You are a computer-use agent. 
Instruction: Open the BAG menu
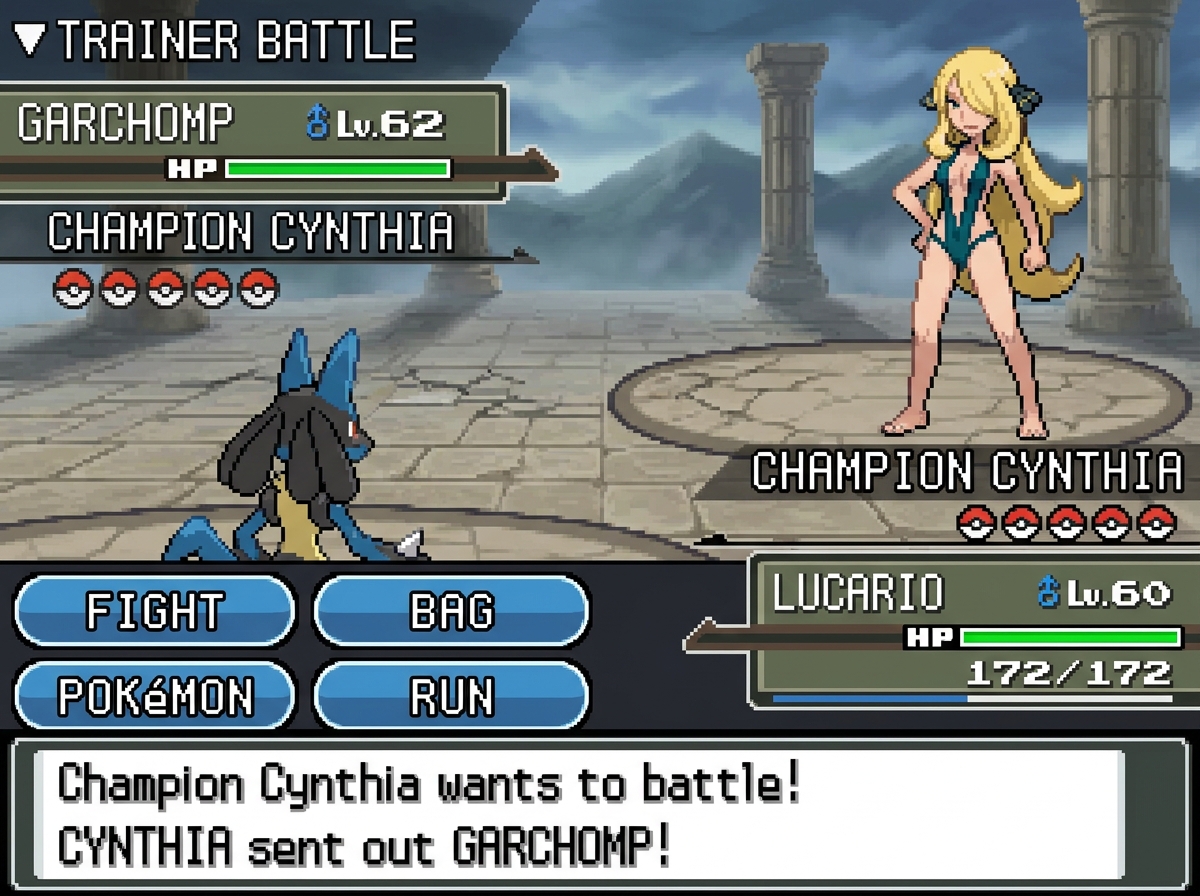[451, 611]
